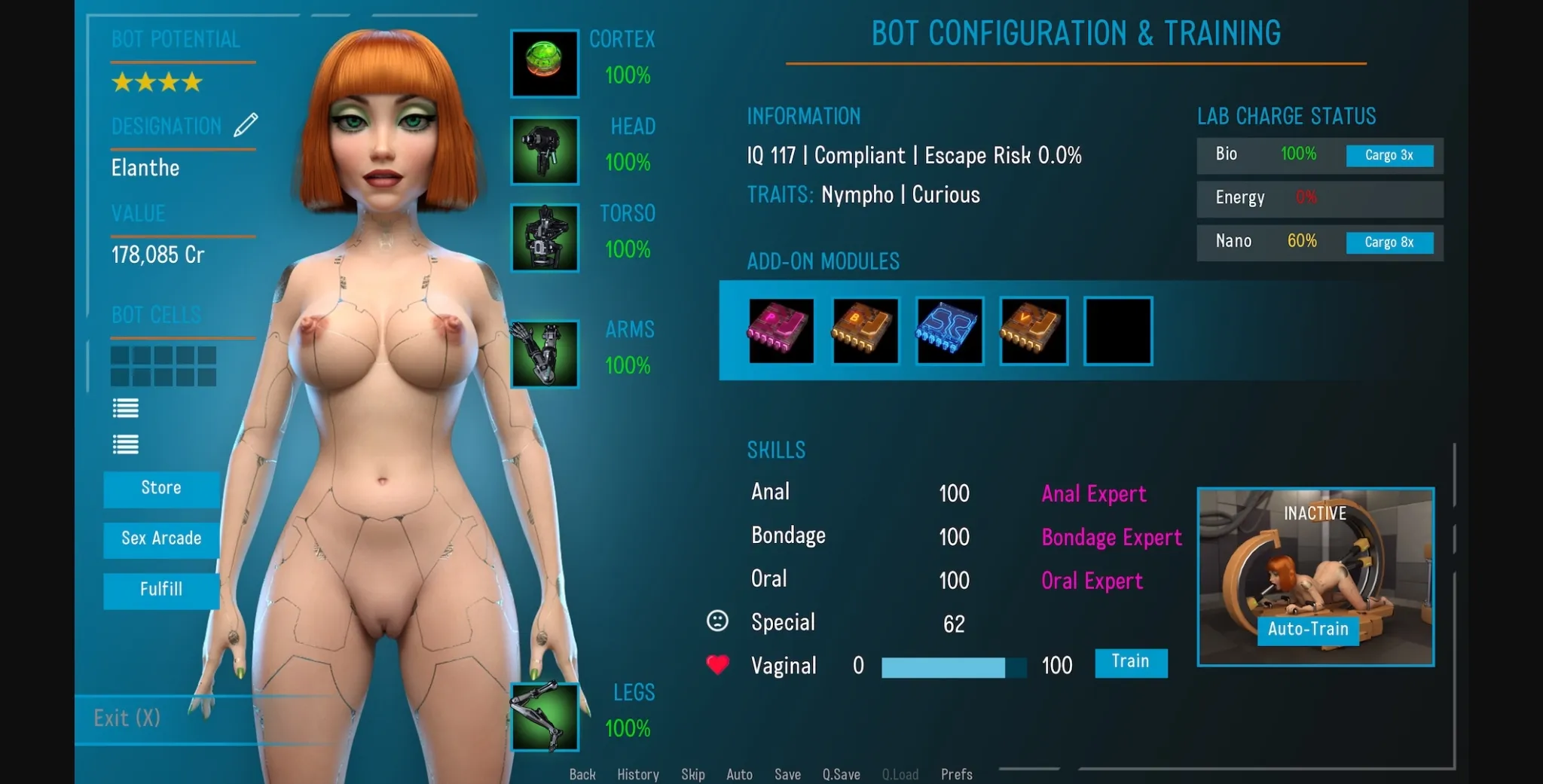Open History from the bottom menu
This screenshot has height=784, width=1543.
637,774
